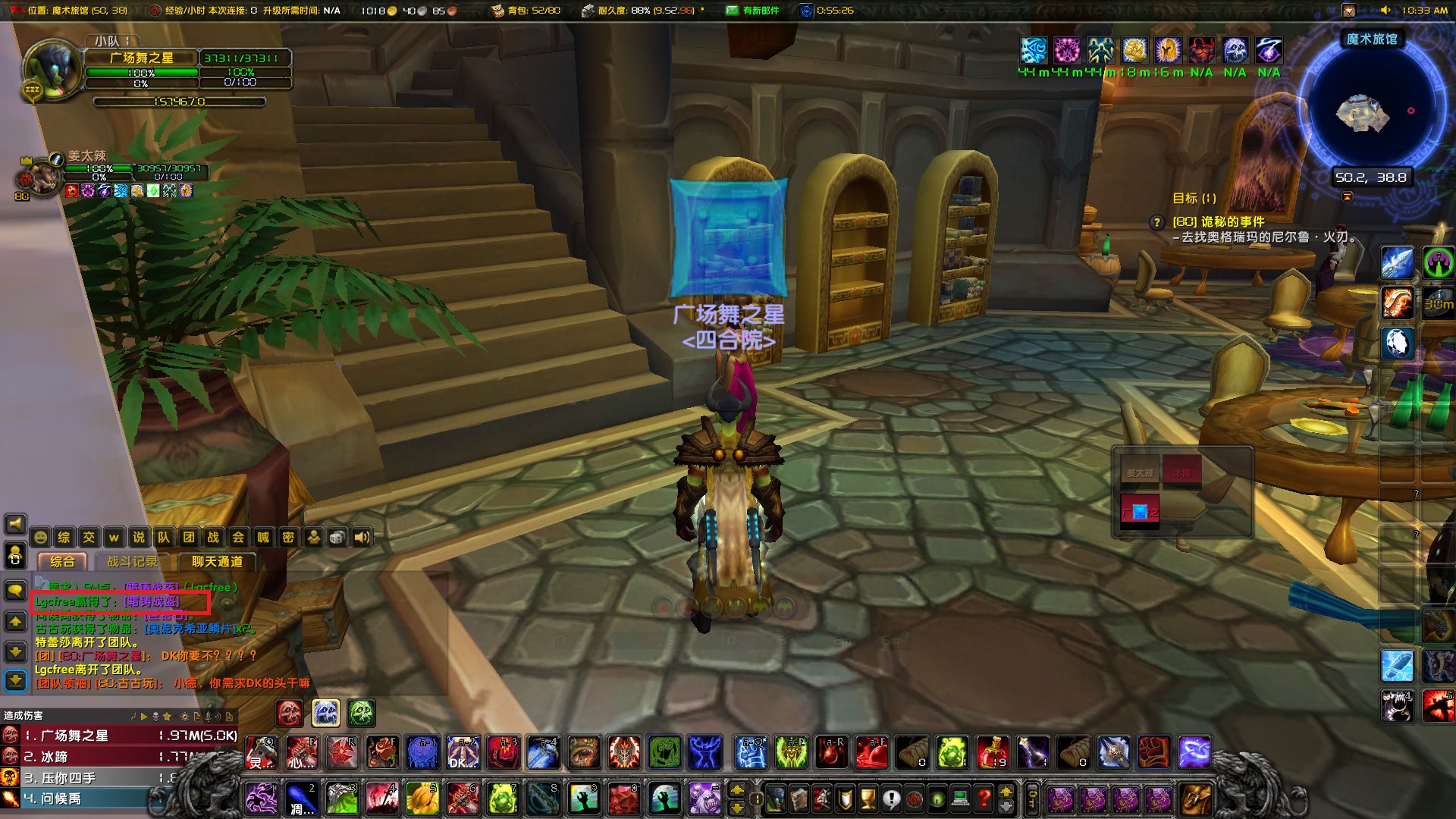Switch to the 聊天通道 chat tab
The height and width of the screenshot is (819, 1456).
coord(217,563)
